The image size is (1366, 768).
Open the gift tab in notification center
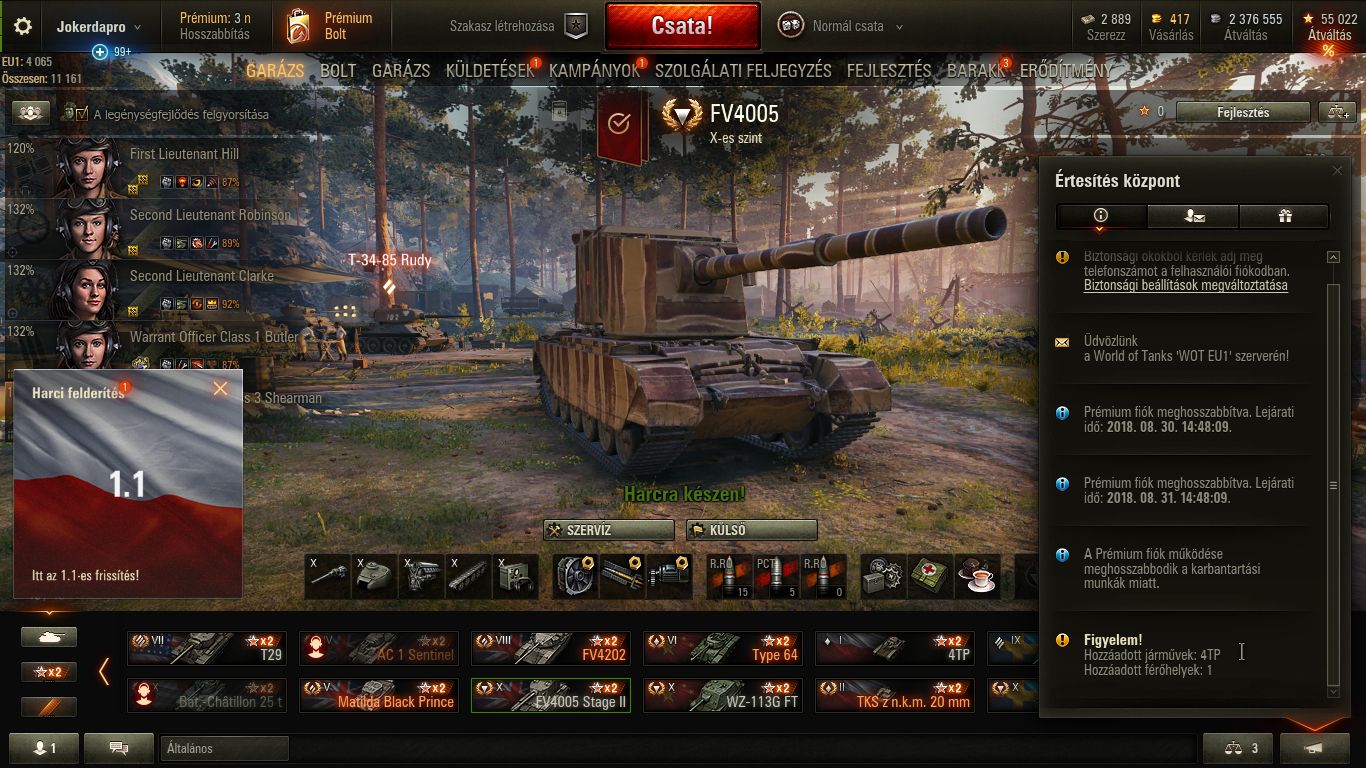point(1284,215)
